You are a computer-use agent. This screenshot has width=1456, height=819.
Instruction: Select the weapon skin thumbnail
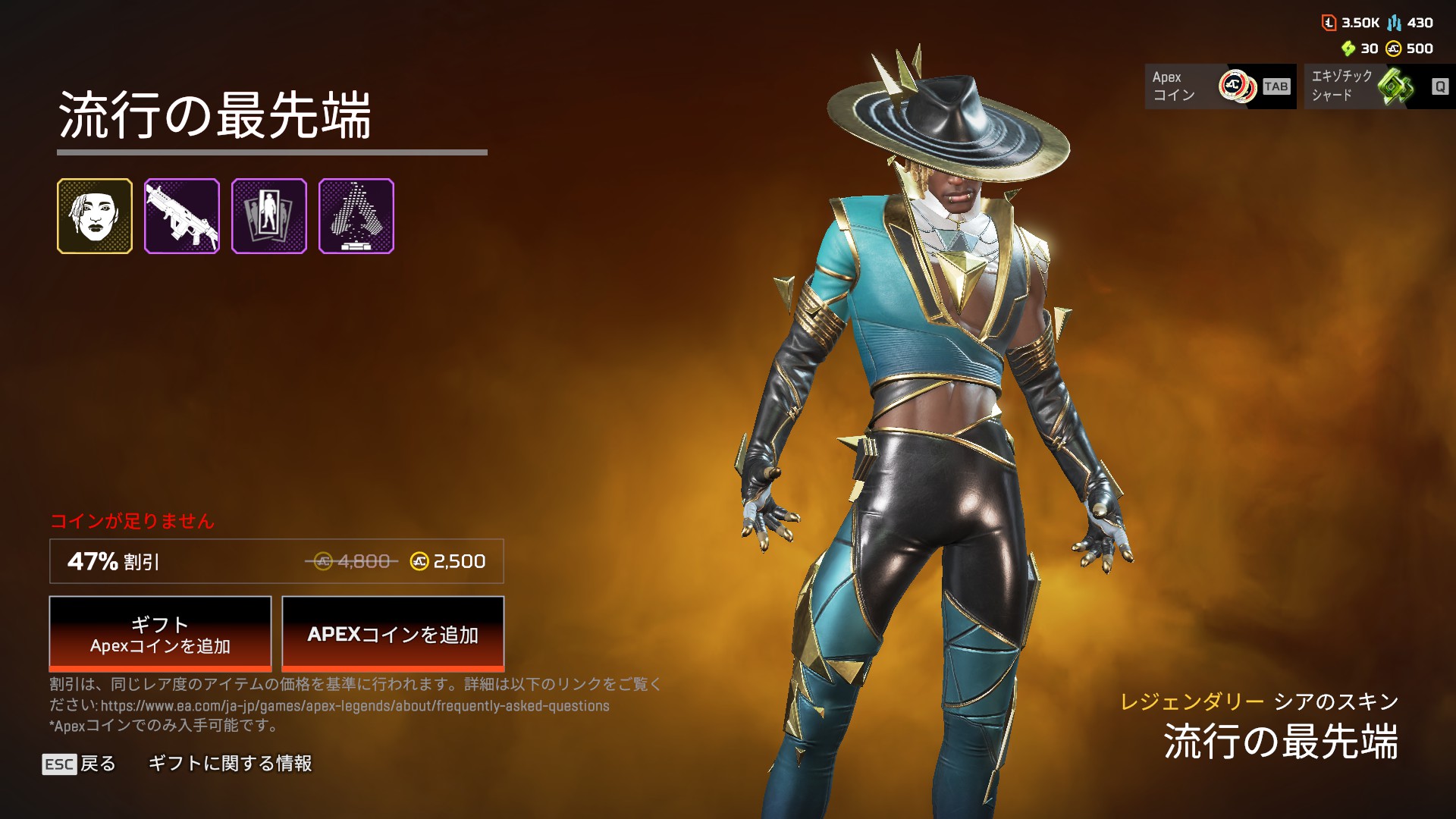182,216
